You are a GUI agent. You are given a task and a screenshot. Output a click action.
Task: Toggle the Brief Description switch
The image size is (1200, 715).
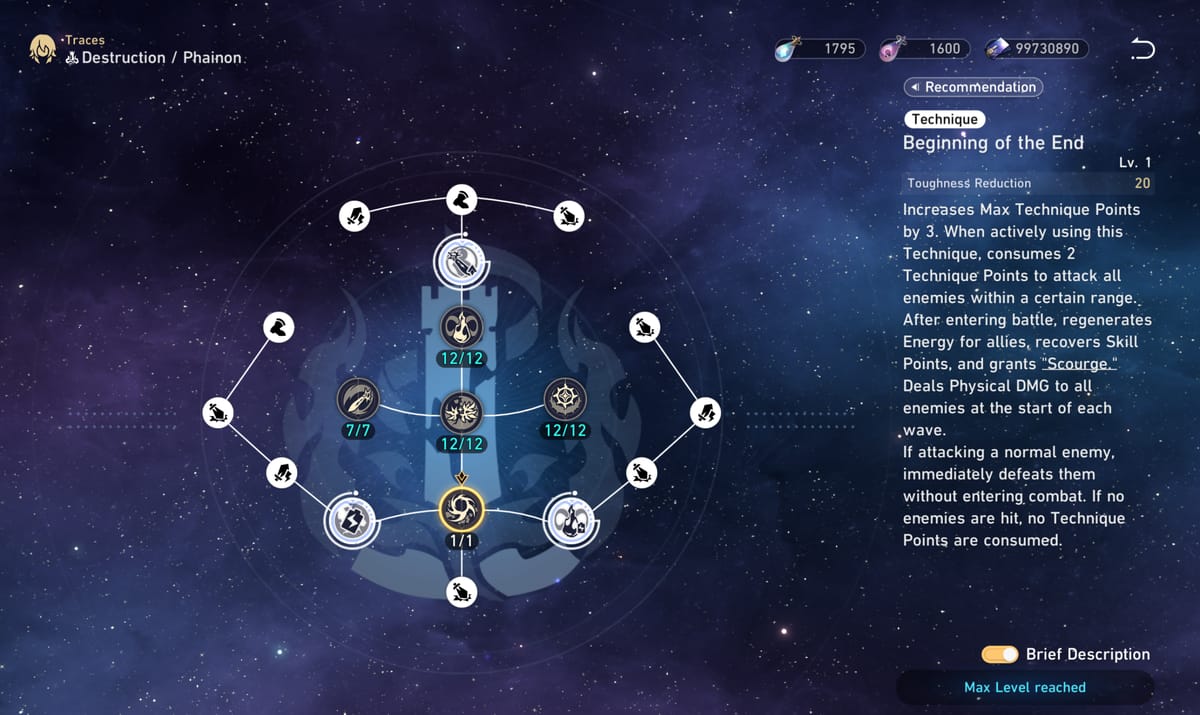point(999,654)
